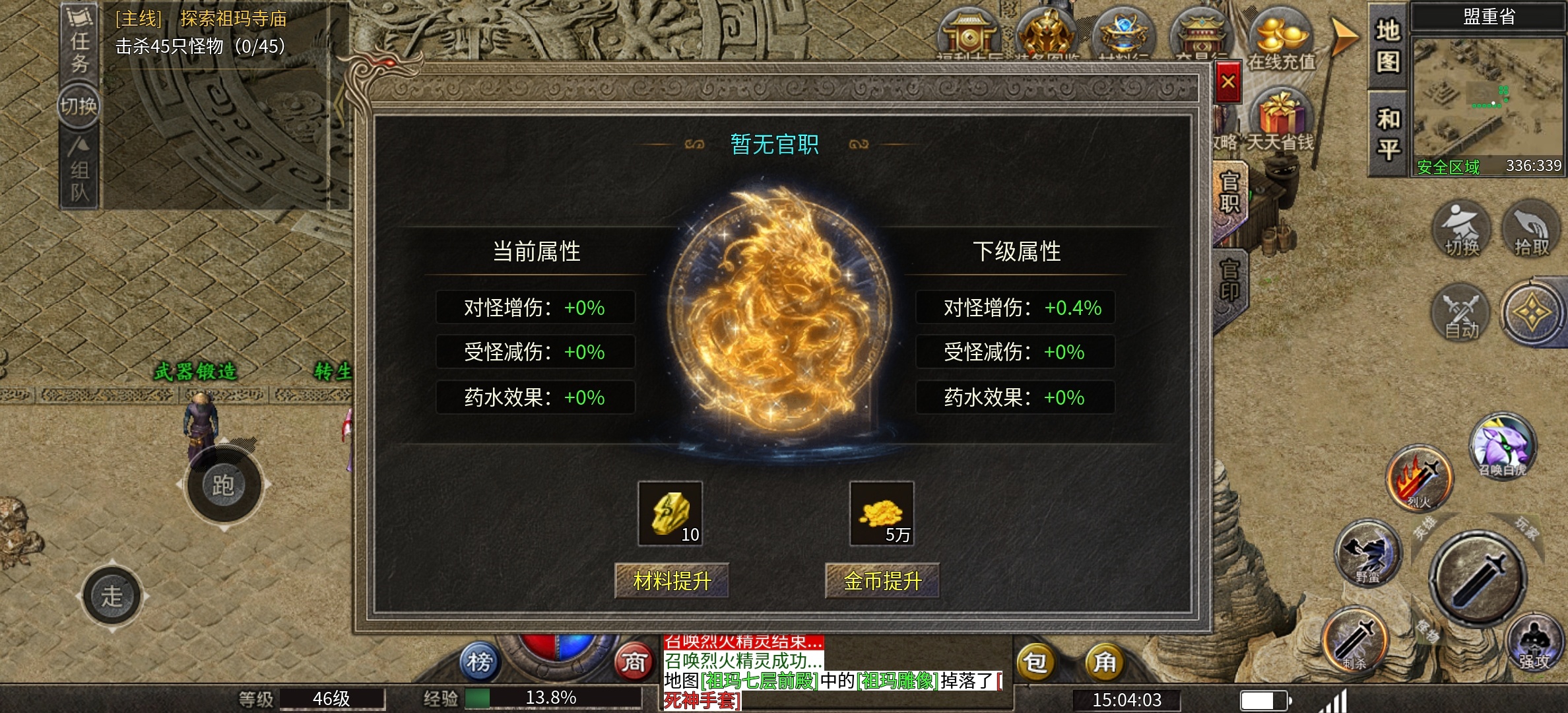The height and width of the screenshot is (713, 1568).
Task: Upgrade rank with 金币提升 button
Action: 882,581
